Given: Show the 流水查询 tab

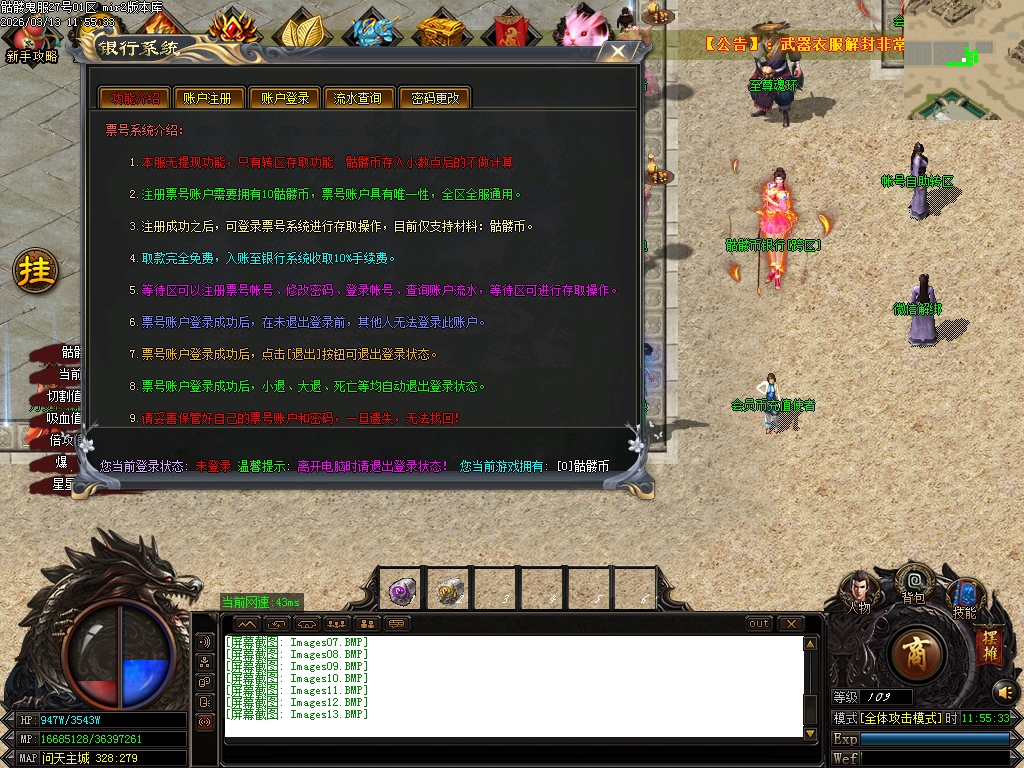Looking at the screenshot, I should tap(358, 98).
